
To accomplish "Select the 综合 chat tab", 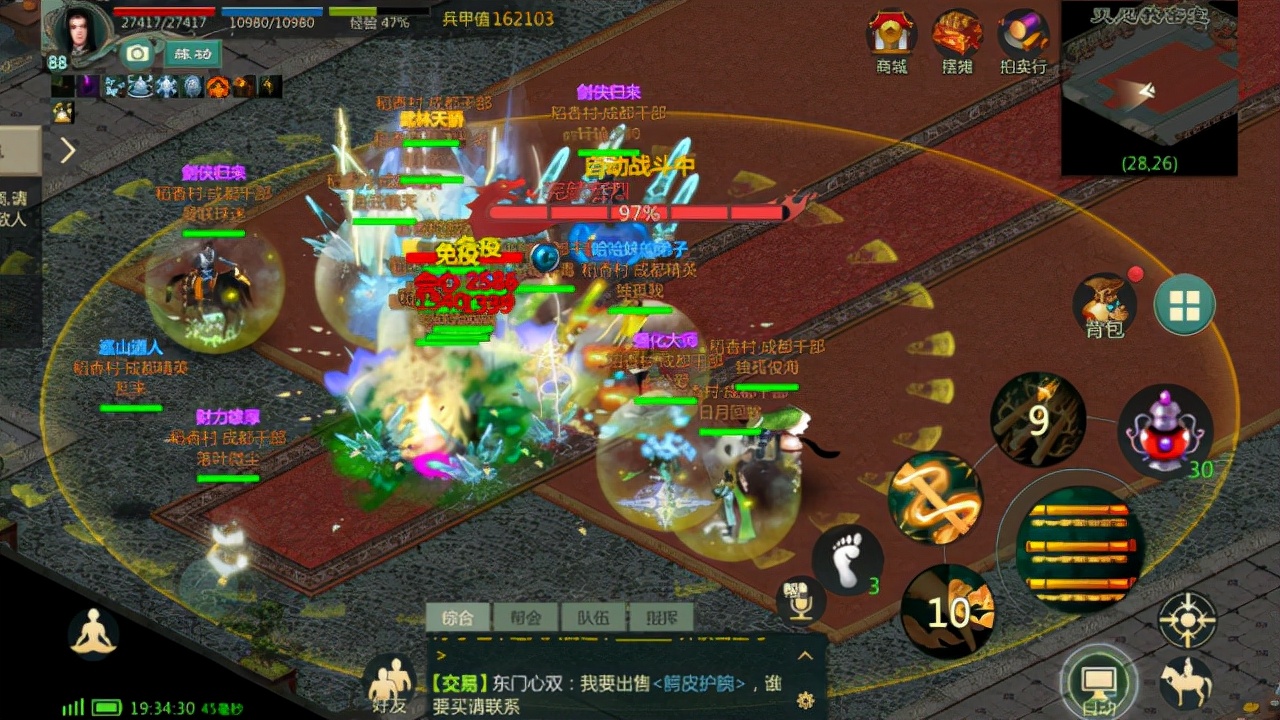I will pyautogui.click(x=460, y=617).
